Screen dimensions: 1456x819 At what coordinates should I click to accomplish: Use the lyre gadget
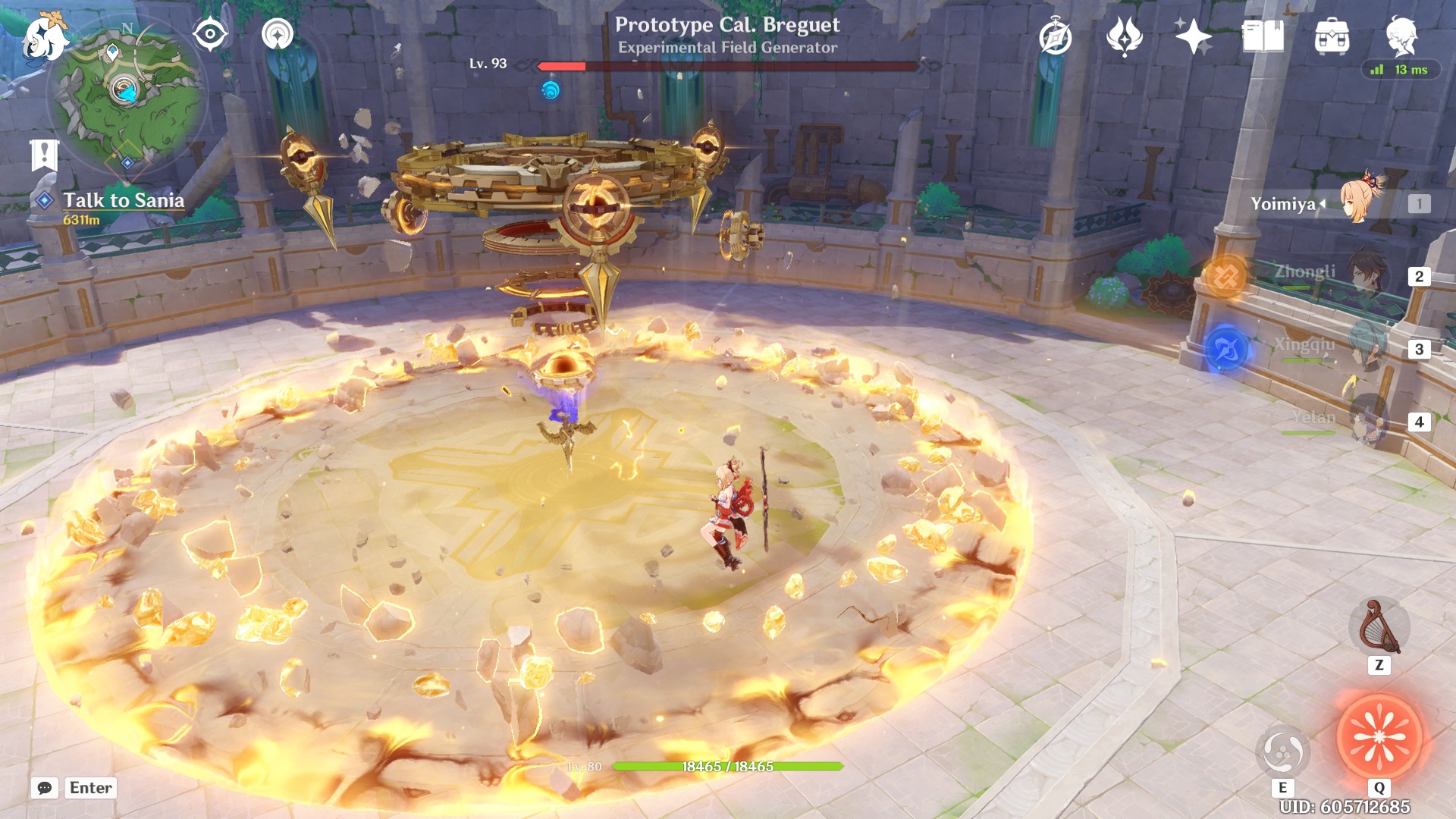1379,628
